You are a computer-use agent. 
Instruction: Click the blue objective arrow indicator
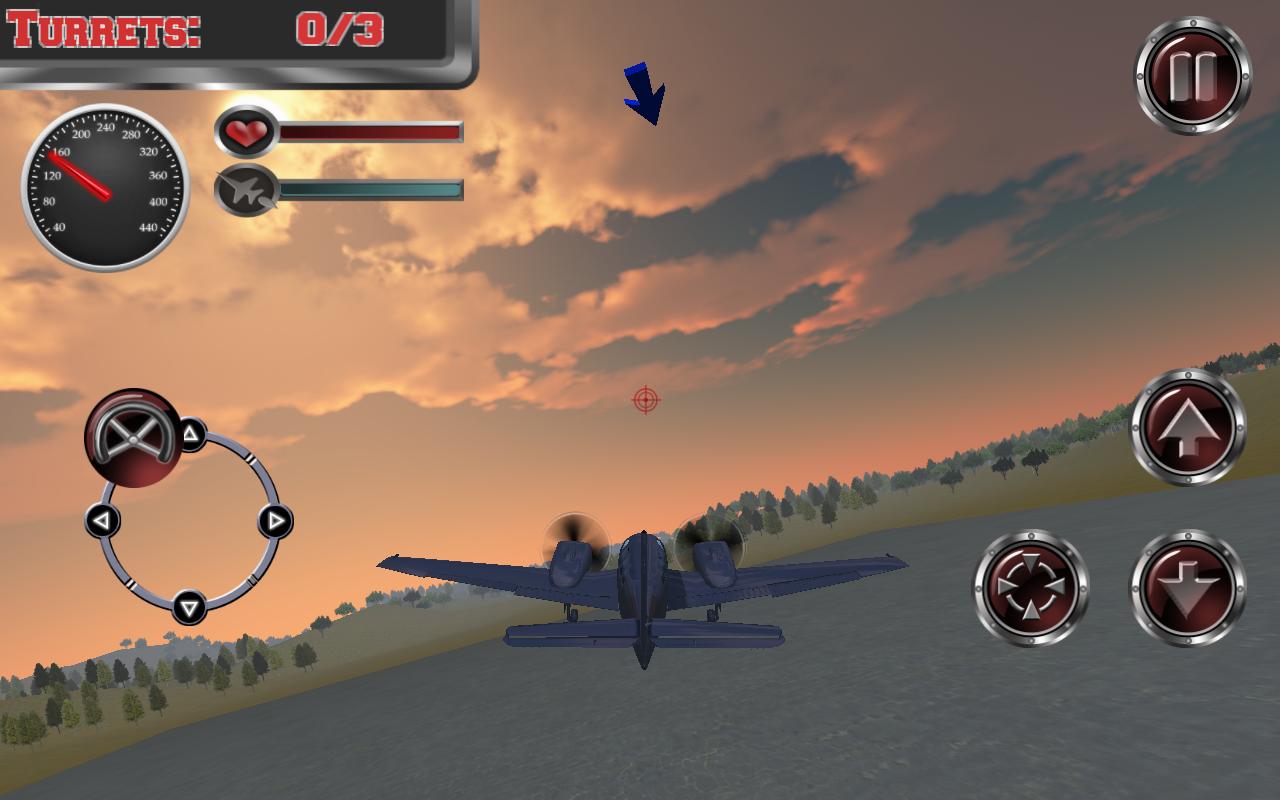click(645, 90)
